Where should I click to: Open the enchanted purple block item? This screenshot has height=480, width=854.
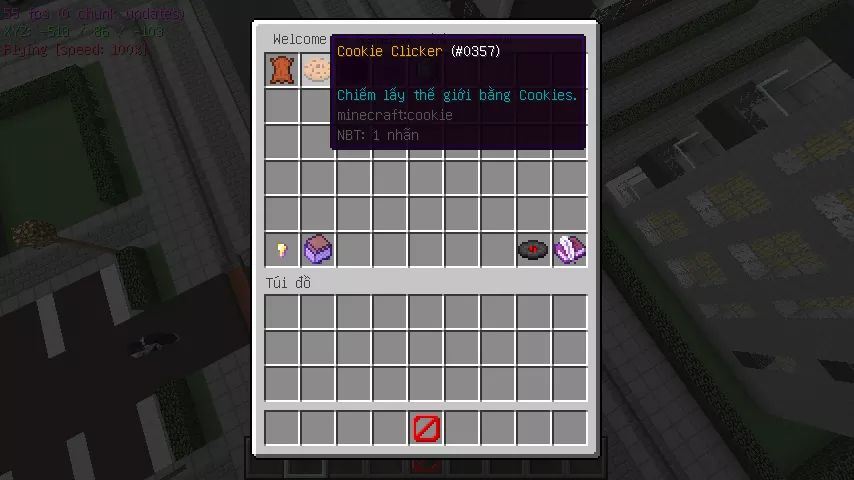tap(318, 249)
